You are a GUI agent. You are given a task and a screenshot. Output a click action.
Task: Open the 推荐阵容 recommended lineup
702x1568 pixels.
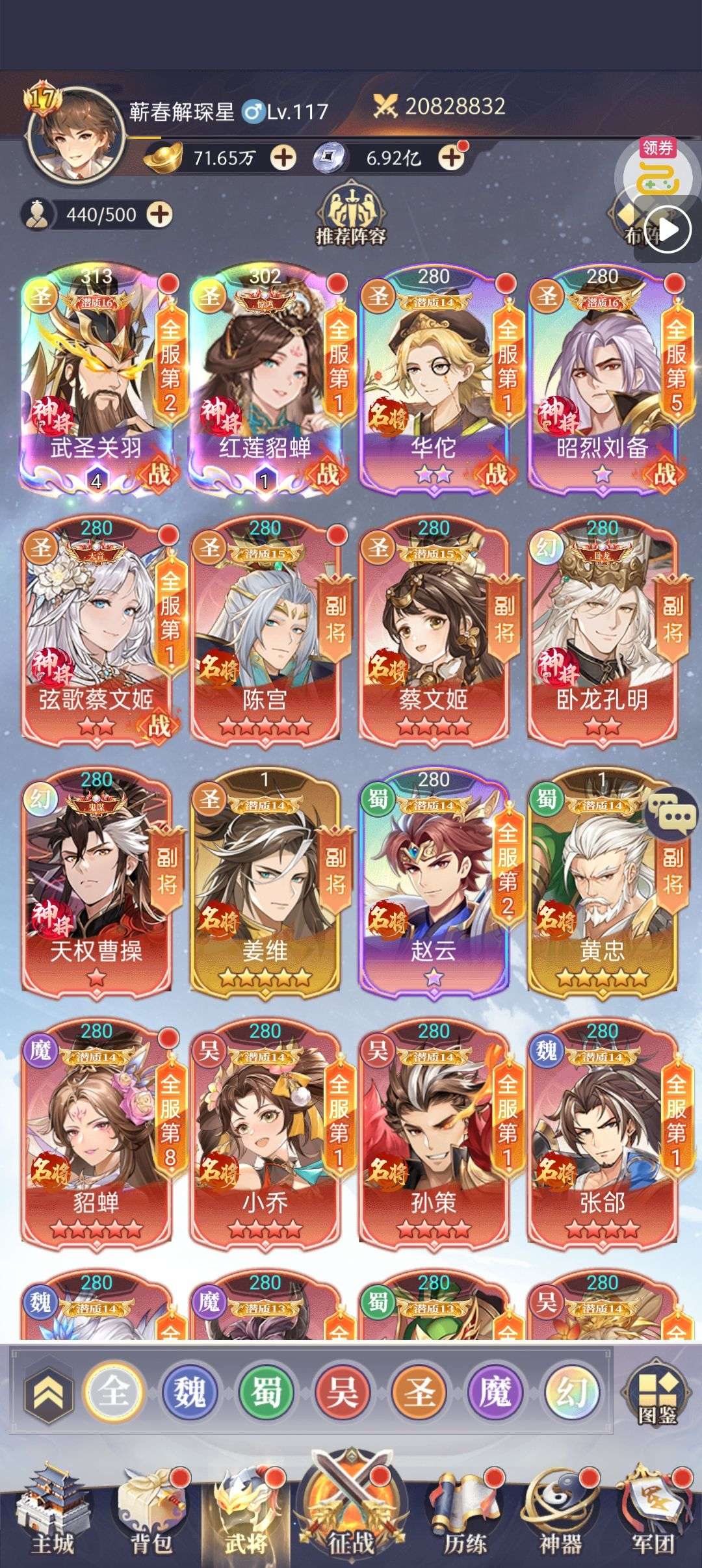coord(351,215)
